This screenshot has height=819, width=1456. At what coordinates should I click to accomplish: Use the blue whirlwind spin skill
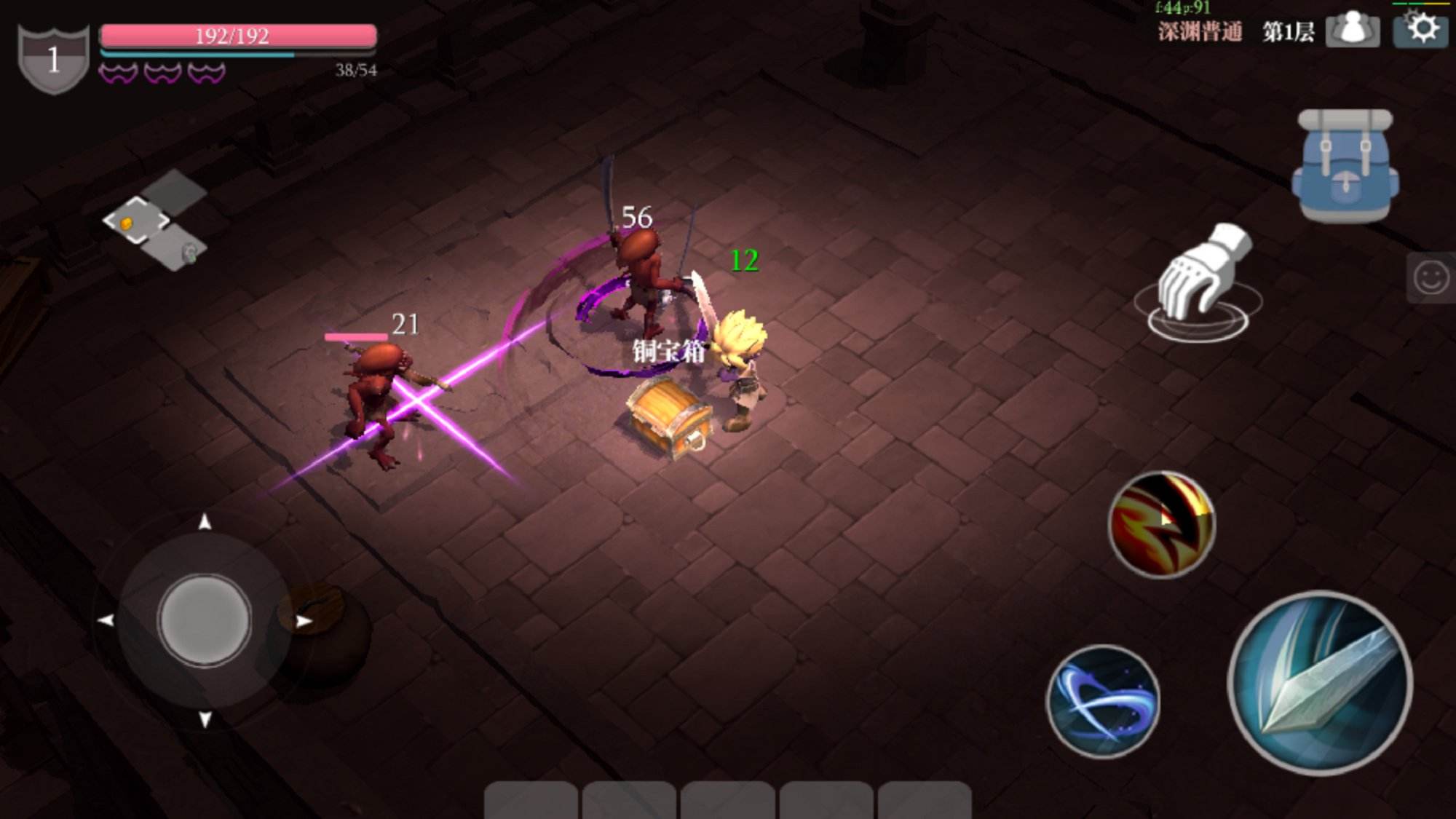pos(1103,700)
